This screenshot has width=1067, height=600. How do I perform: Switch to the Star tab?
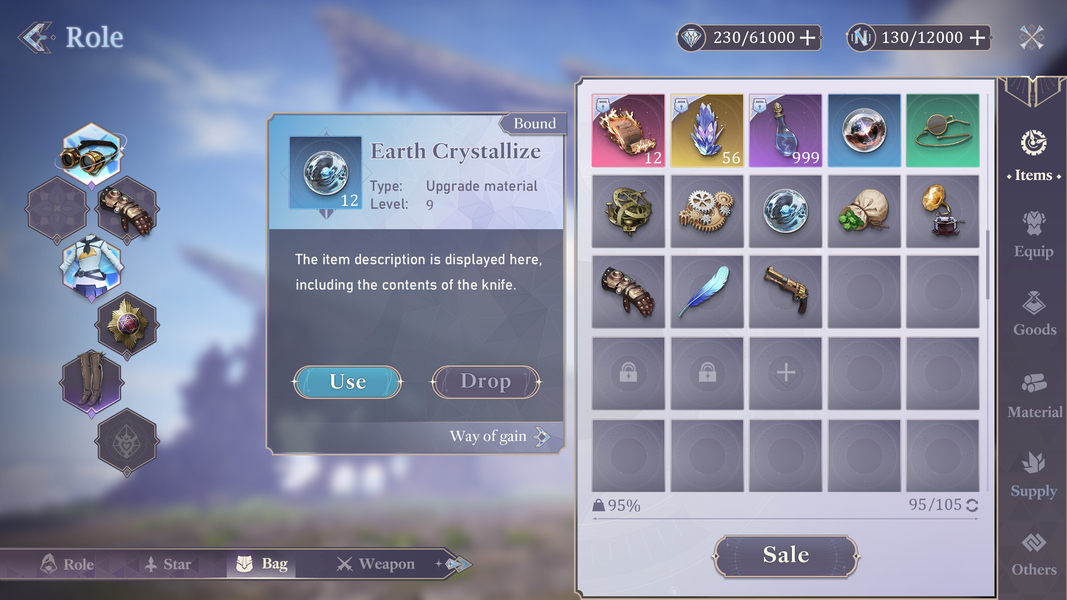[x=167, y=564]
